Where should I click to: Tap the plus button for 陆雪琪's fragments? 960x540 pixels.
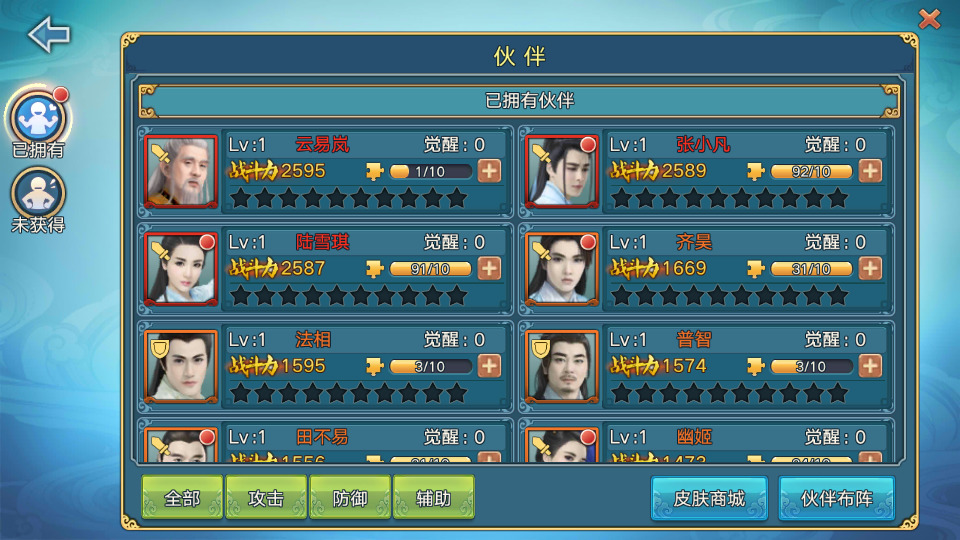tap(489, 268)
